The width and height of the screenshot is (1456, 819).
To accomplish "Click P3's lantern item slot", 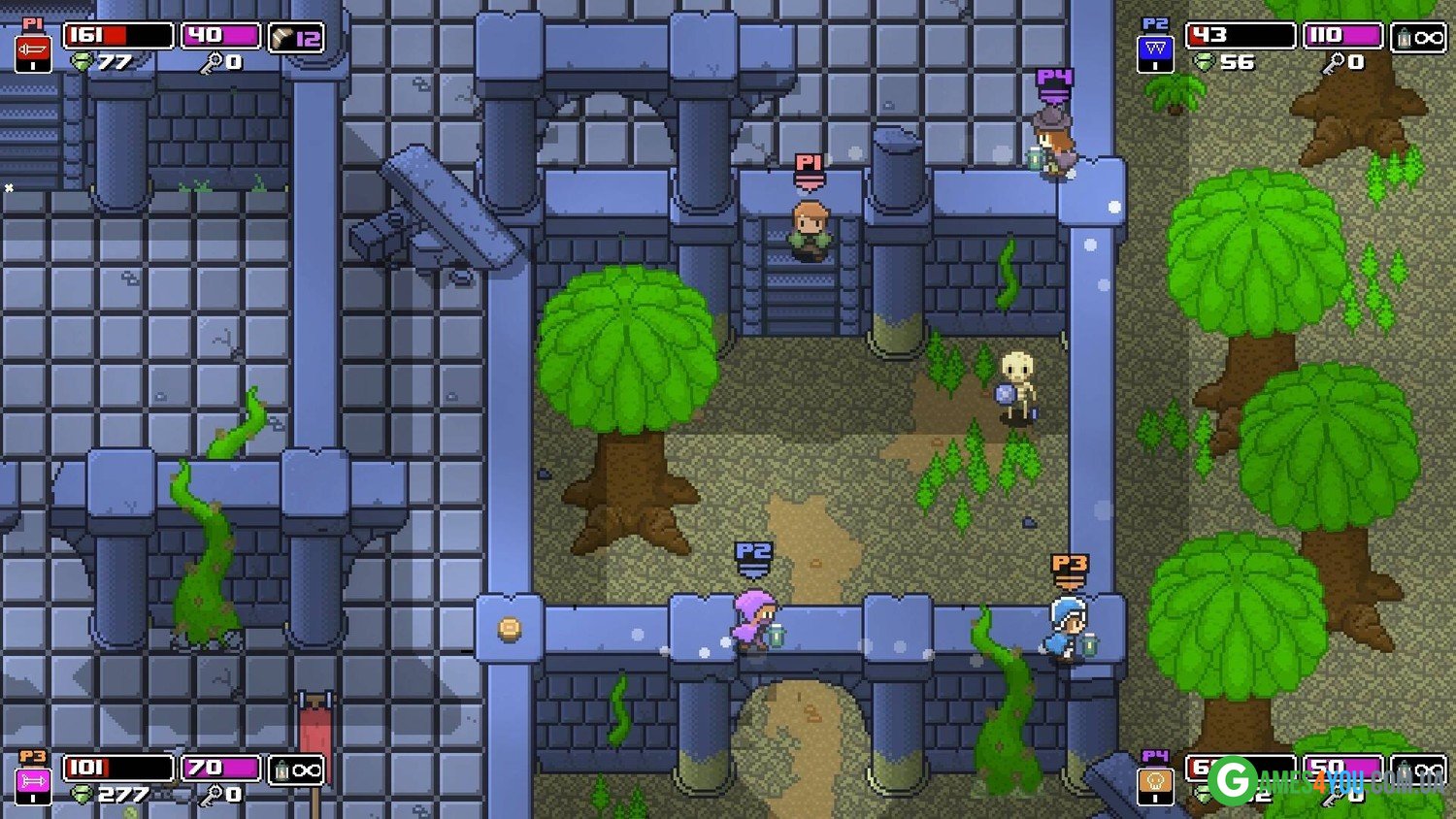I will (296, 770).
